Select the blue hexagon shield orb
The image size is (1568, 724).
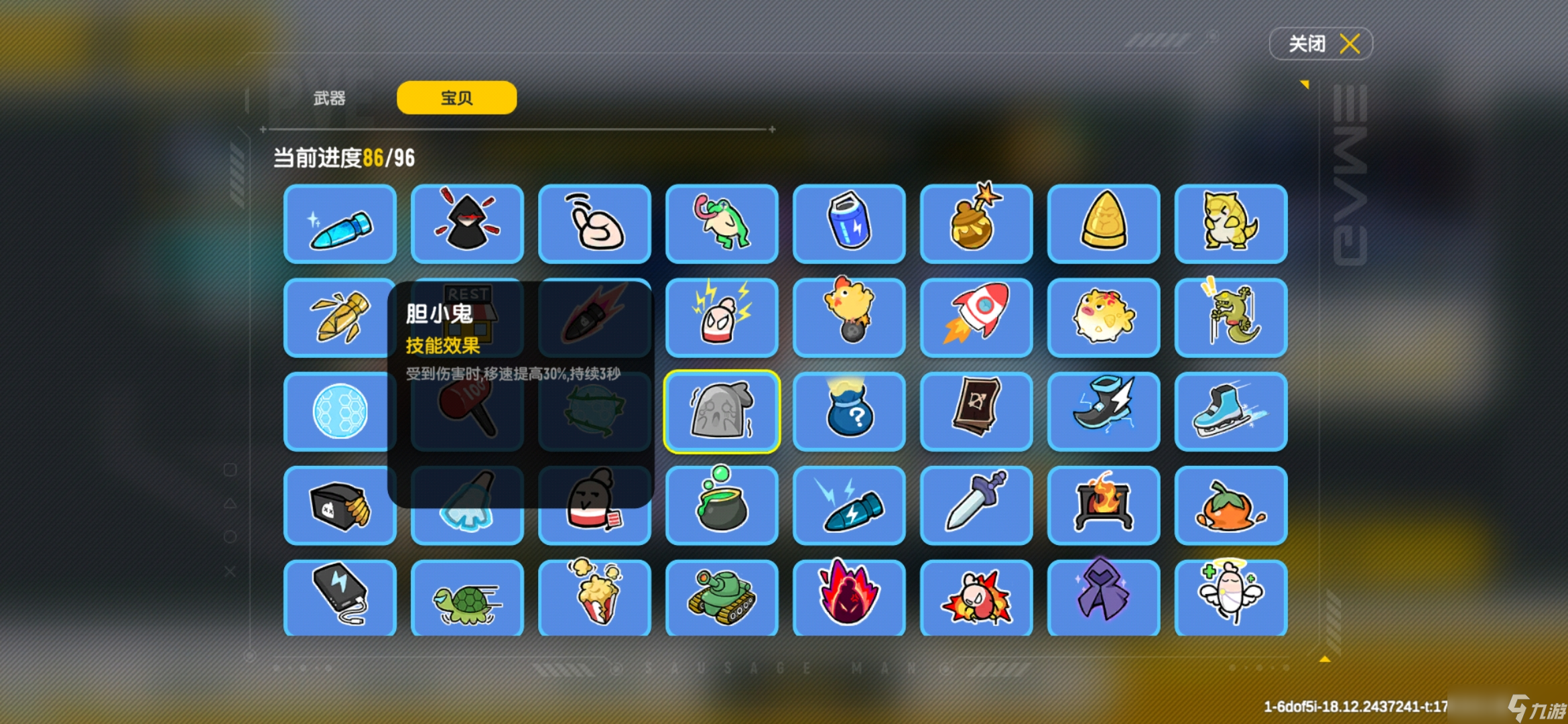pos(340,412)
